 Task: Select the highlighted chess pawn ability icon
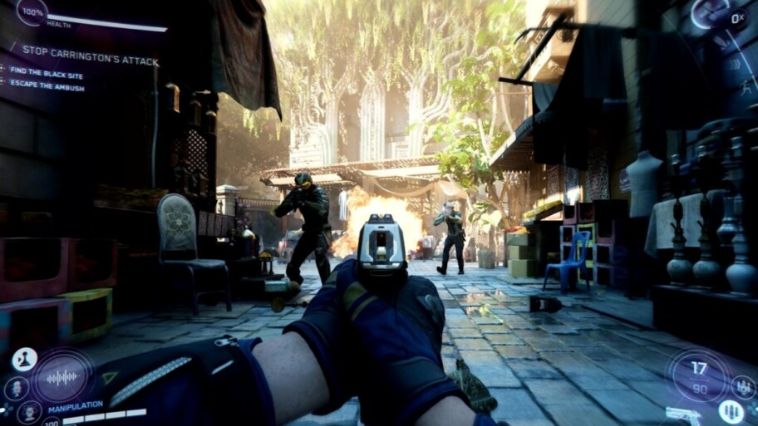(24, 358)
